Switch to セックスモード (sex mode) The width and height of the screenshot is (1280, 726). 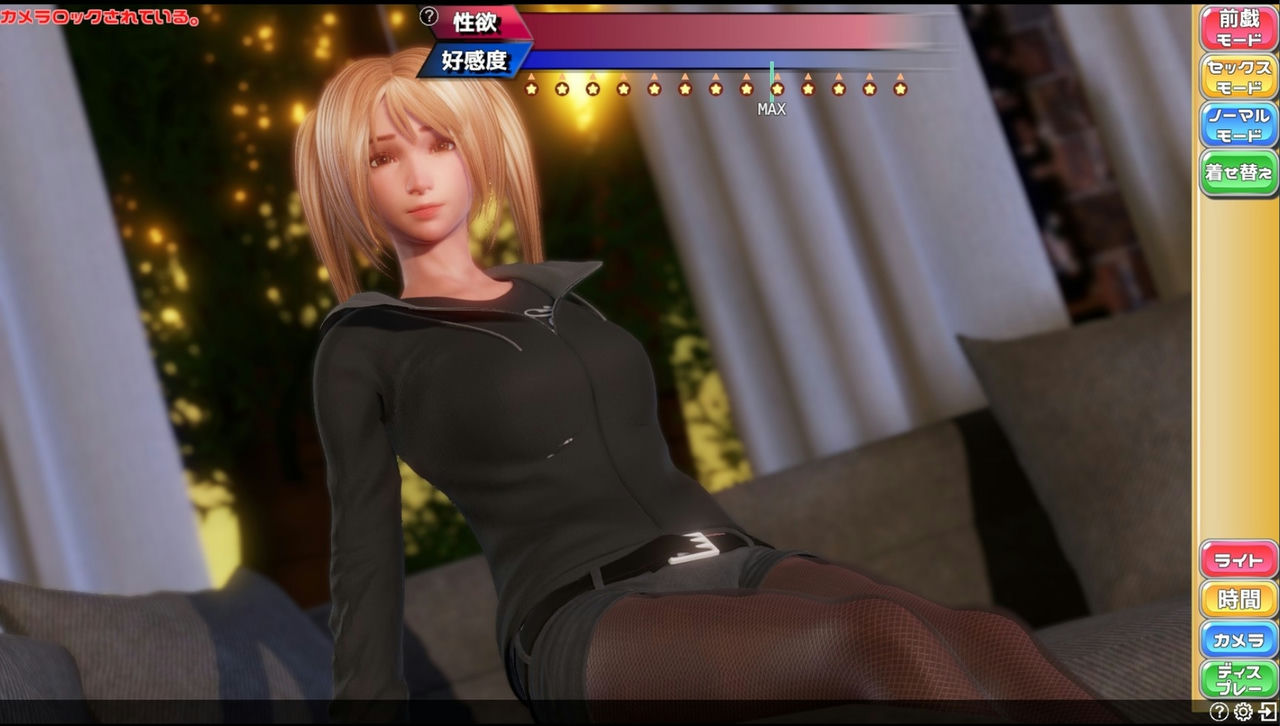click(1238, 74)
